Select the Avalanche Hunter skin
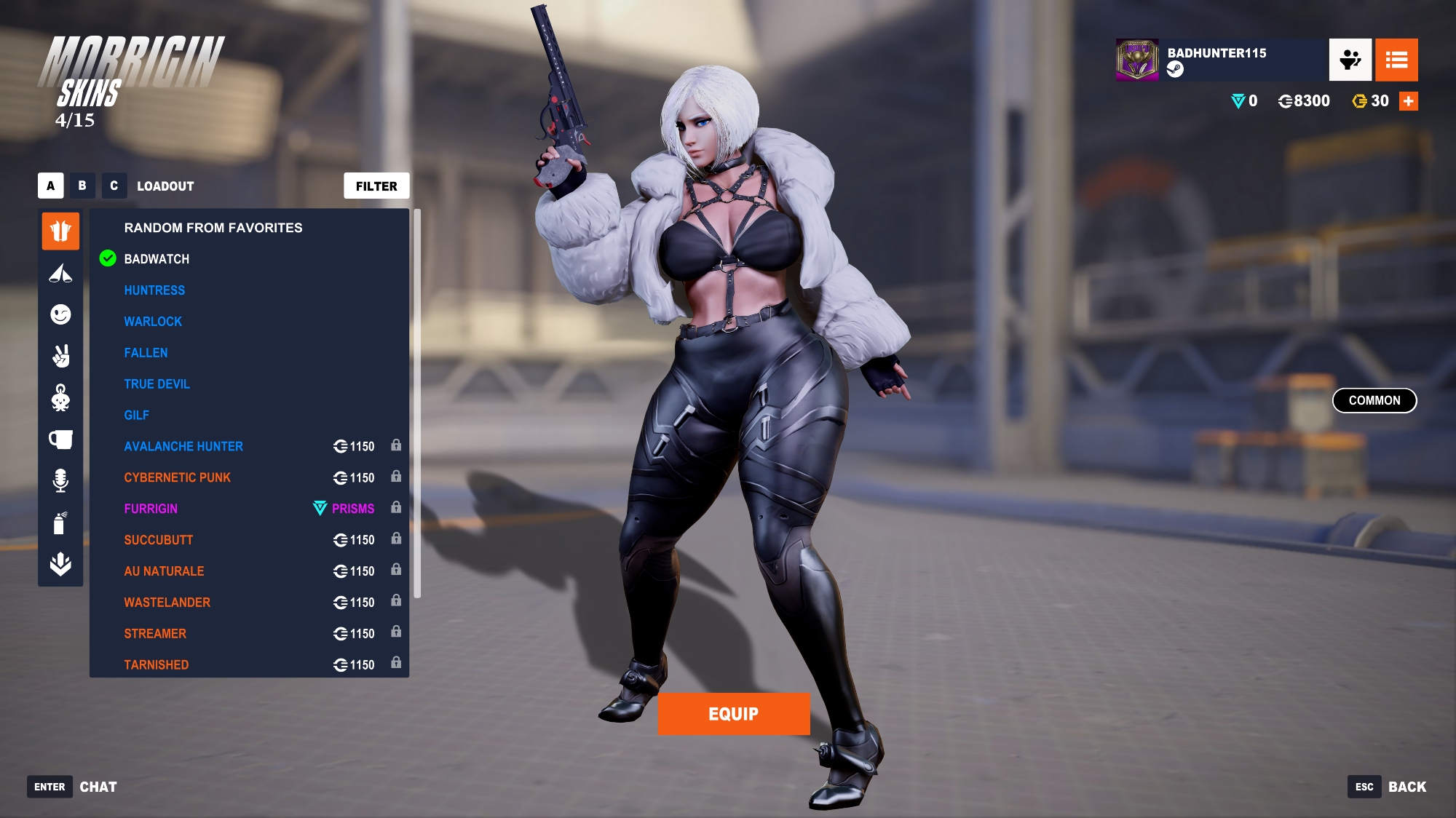 click(x=183, y=447)
